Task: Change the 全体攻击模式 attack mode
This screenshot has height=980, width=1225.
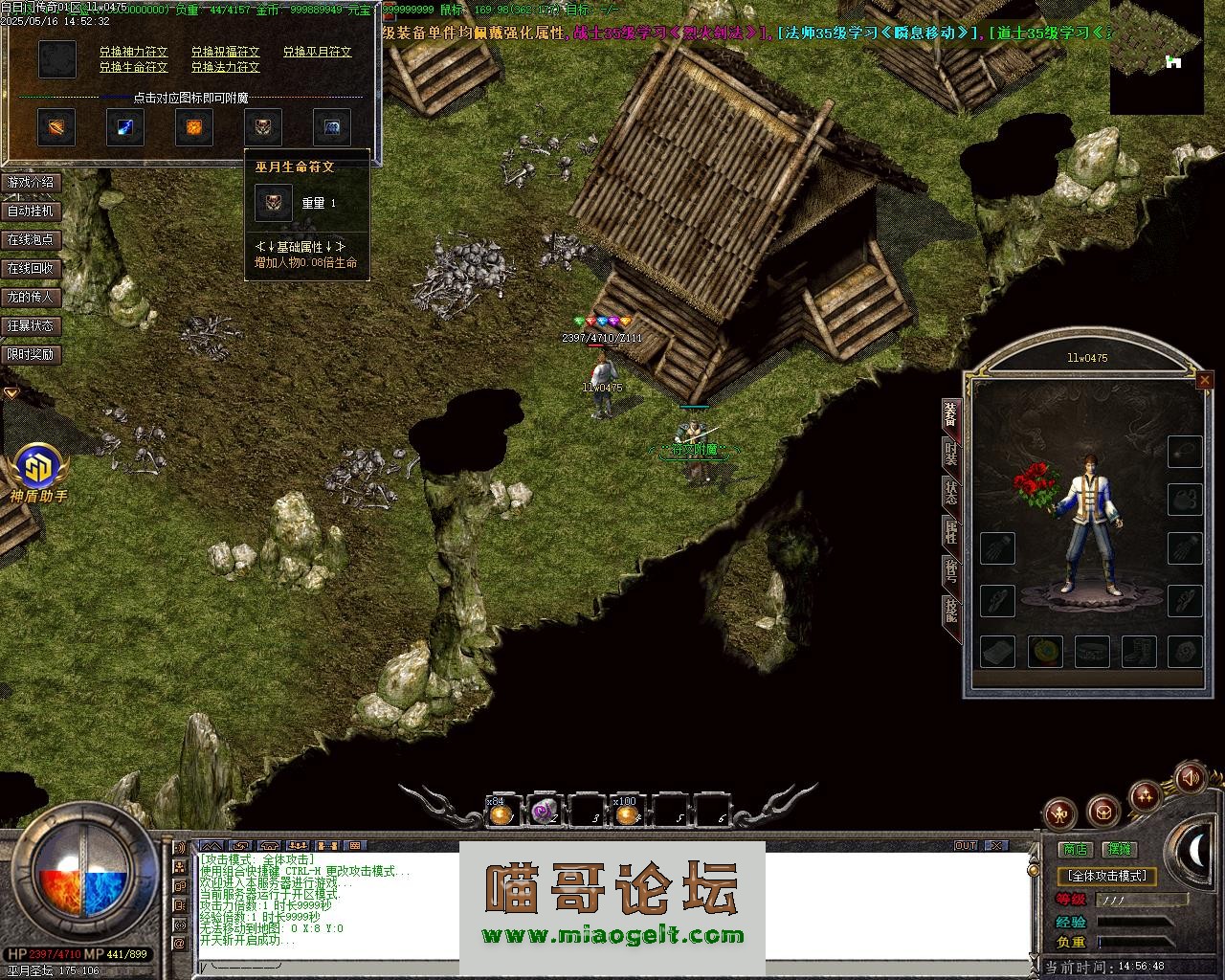Action: (1107, 876)
